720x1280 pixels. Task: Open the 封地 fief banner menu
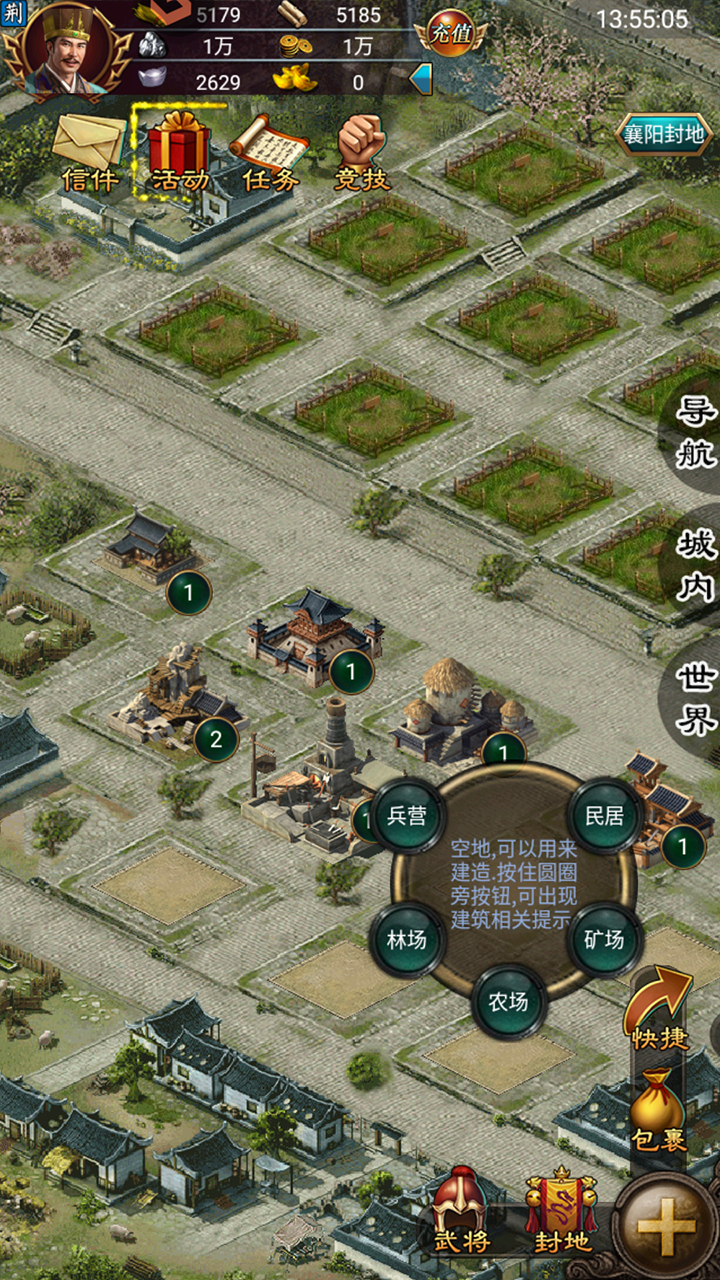coord(562,1211)
